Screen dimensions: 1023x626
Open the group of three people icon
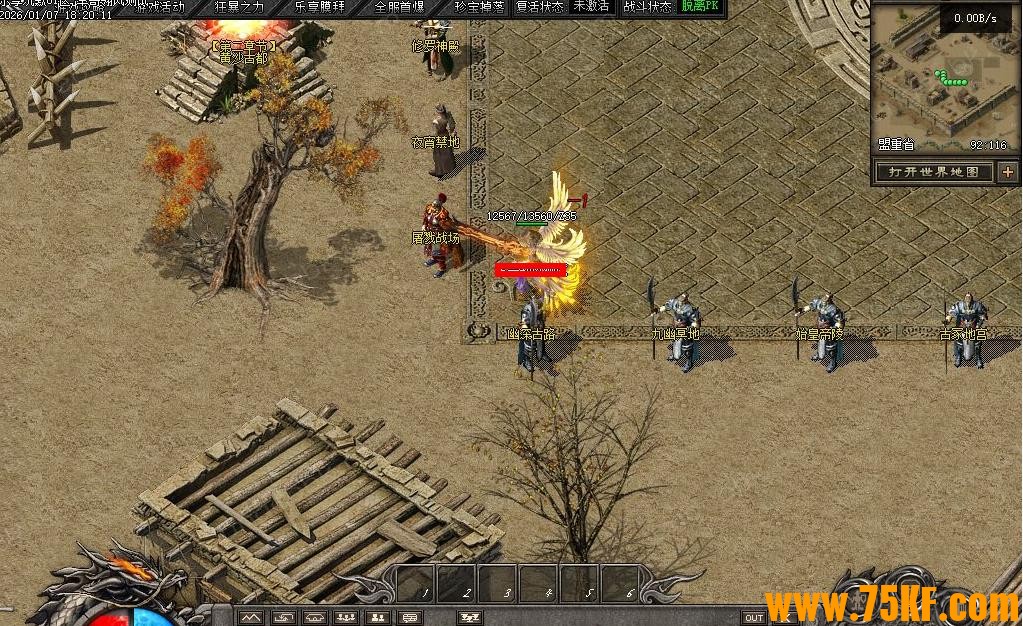coord(346,617)
